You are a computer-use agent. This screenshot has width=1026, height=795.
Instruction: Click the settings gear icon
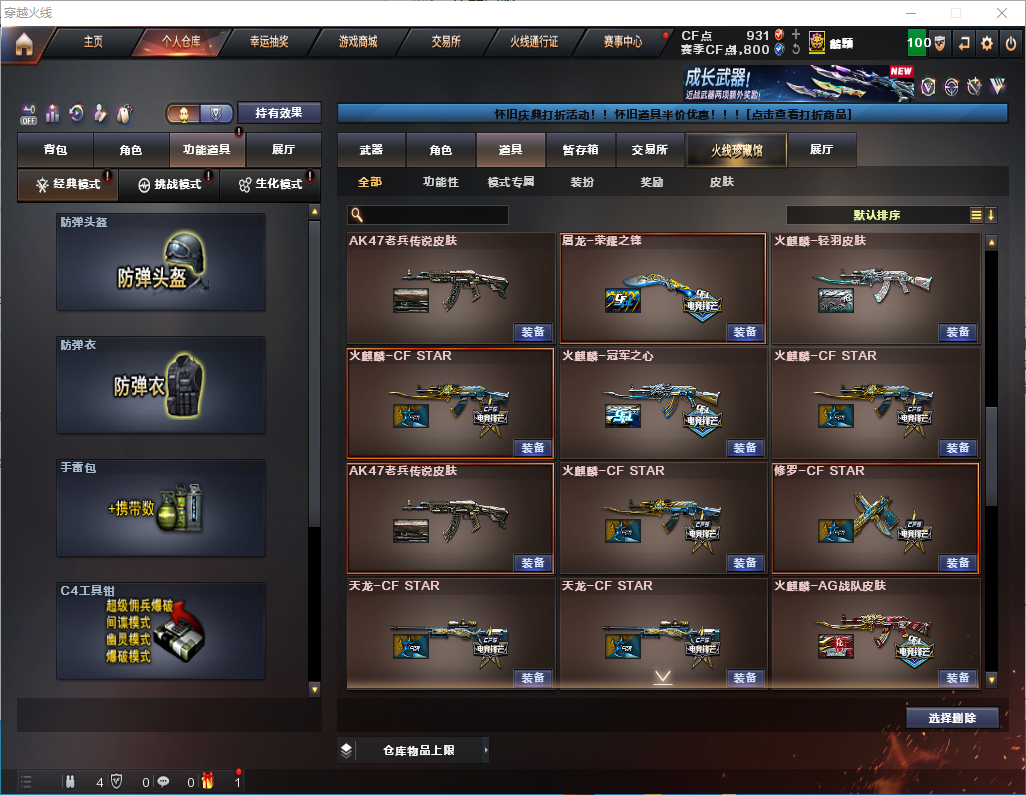tap(987, 43)
